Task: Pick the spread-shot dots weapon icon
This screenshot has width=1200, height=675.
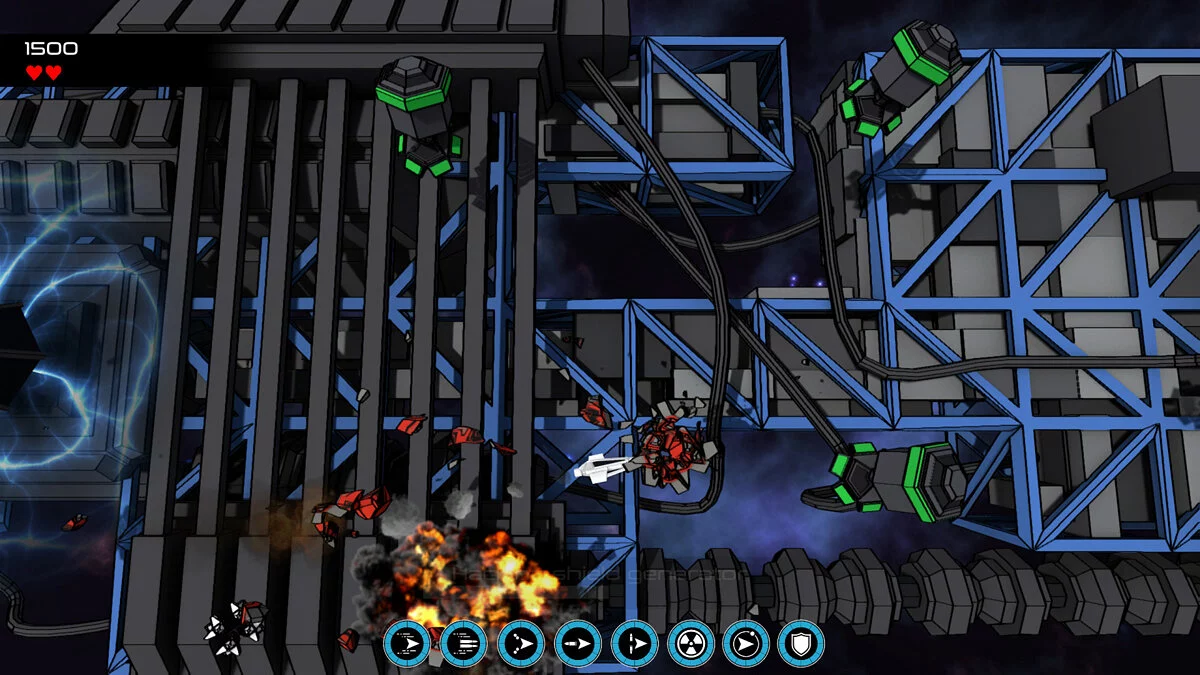Action: pyautogui.click(x=521, y=644)
